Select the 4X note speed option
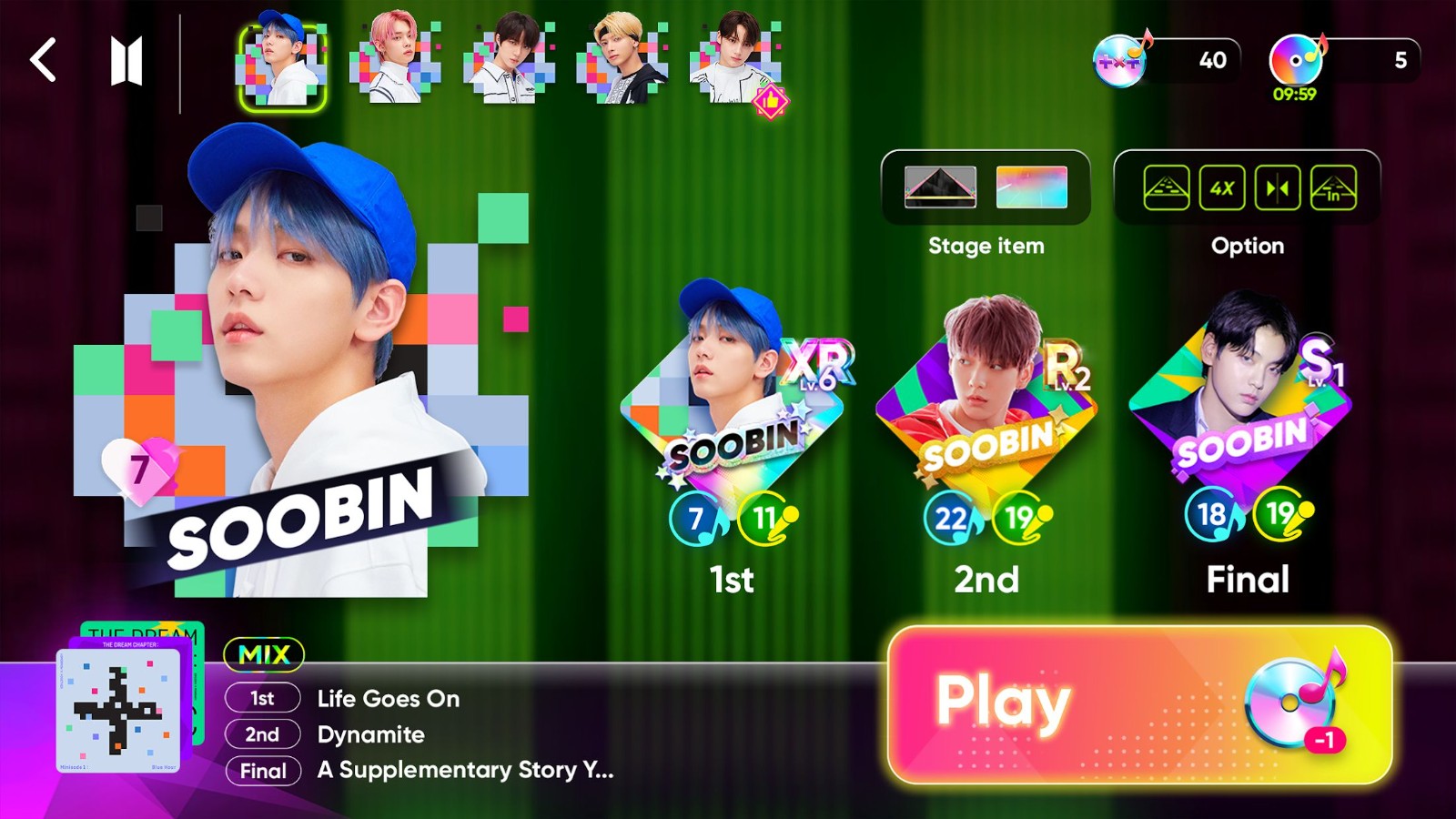Screen dimensions: 1456x819 1221,189
